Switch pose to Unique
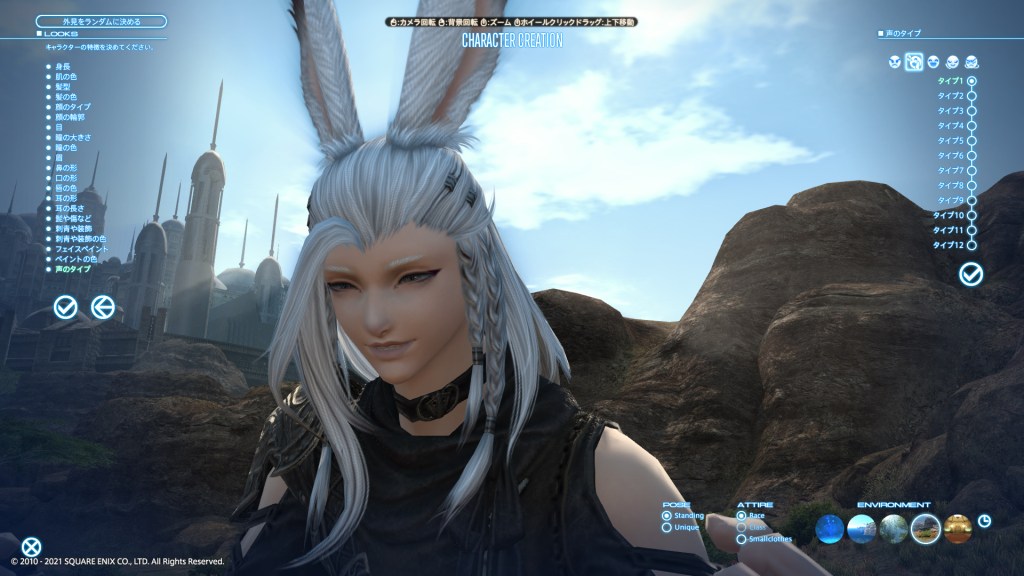 667,527
